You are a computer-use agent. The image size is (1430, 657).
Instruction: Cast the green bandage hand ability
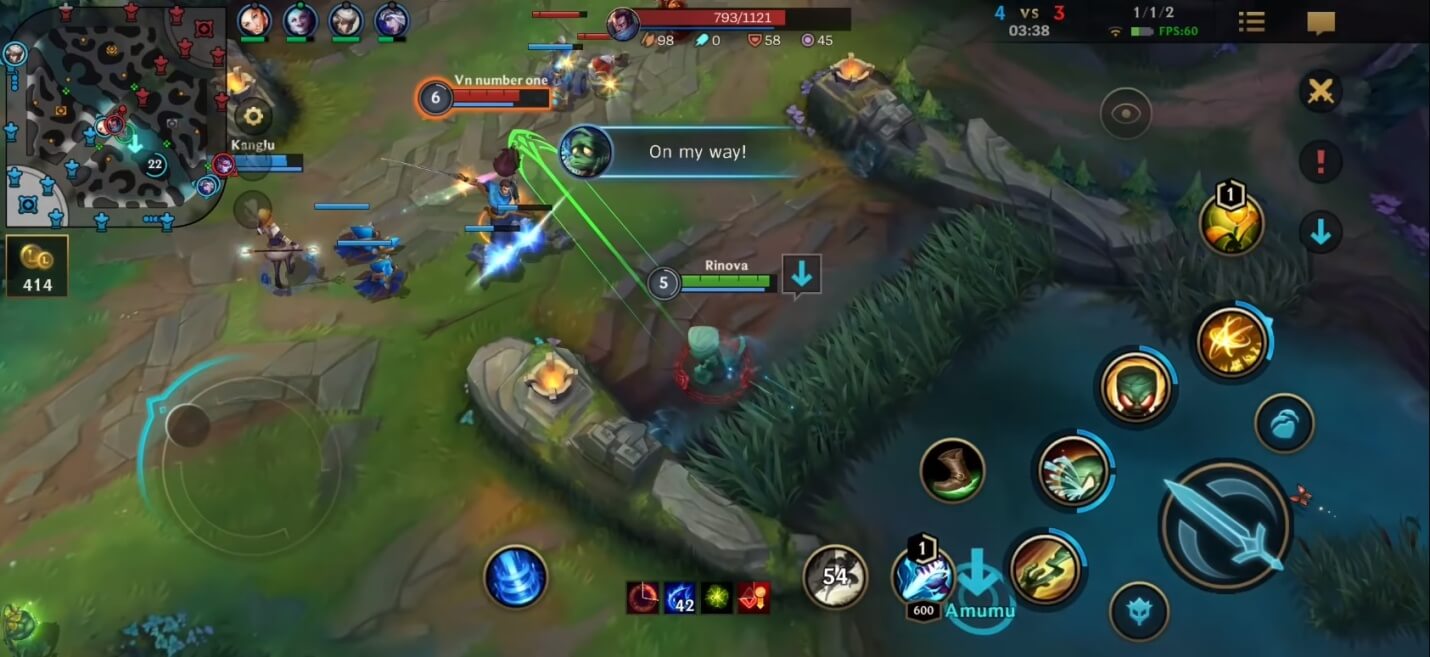1044,569
